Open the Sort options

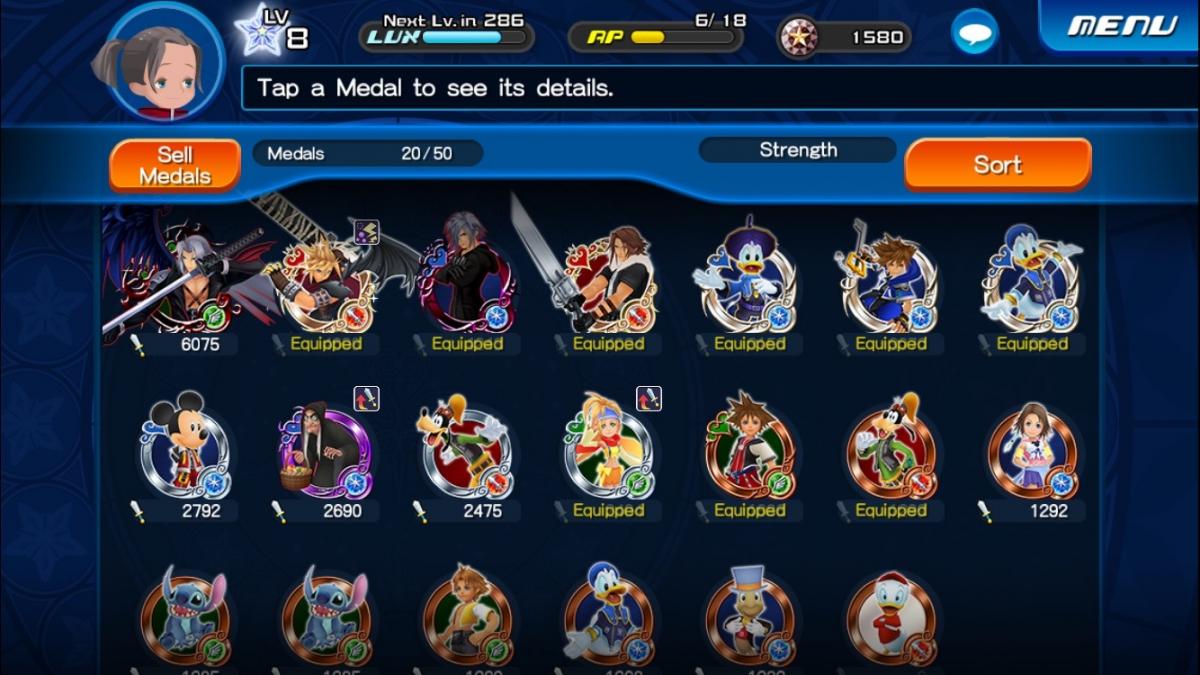point(997,165)
